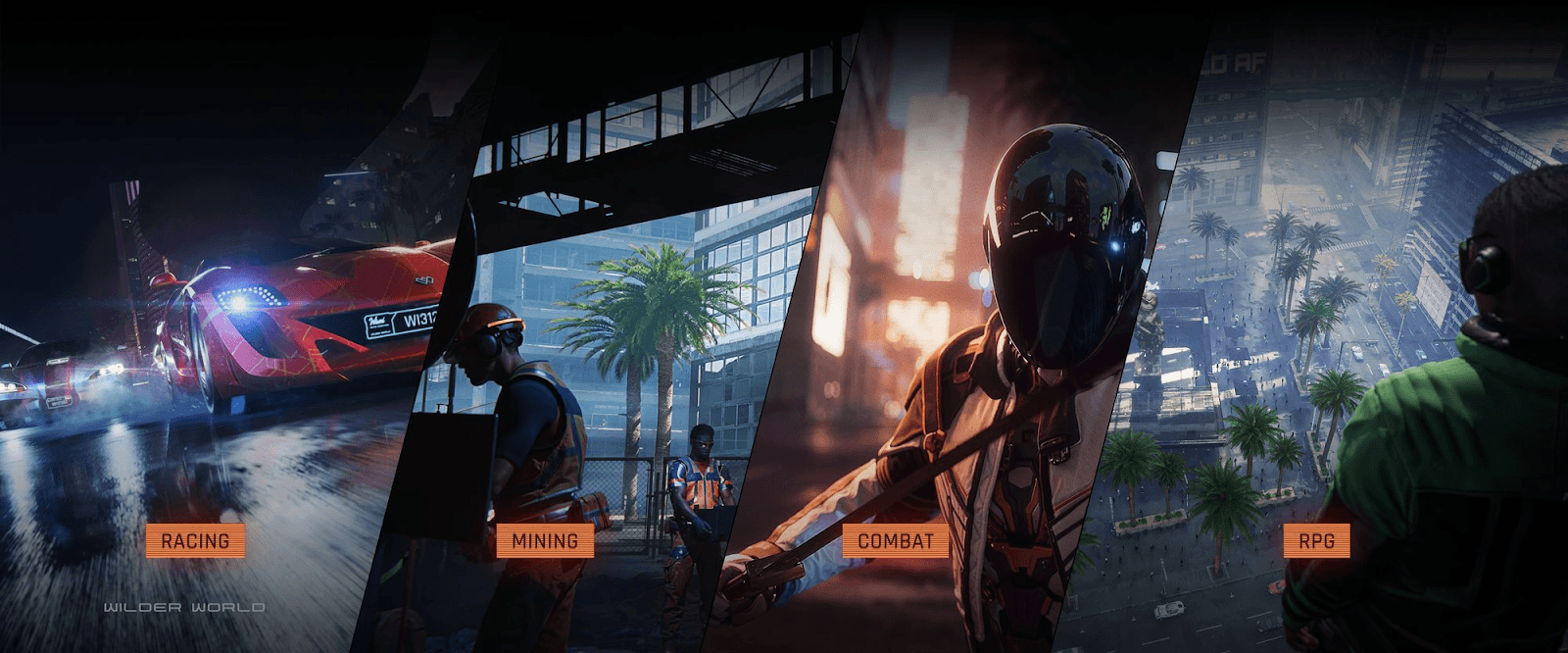Choose the MINING mode label

tap(544, 540)
